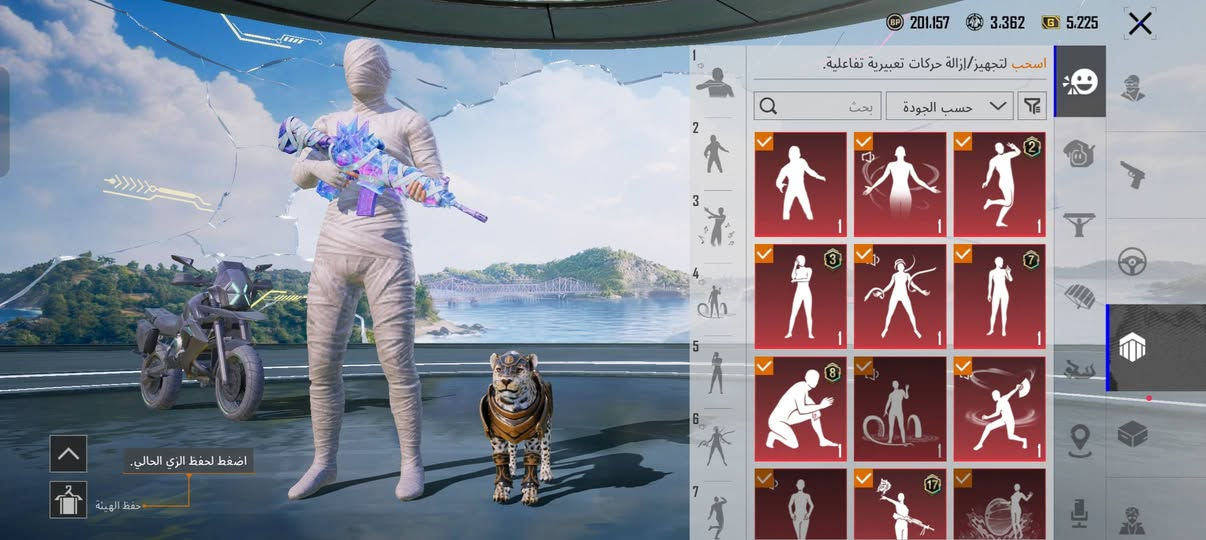Choose the emote tile with badge 3
The image size is (1206, 540).
point(800,296)
